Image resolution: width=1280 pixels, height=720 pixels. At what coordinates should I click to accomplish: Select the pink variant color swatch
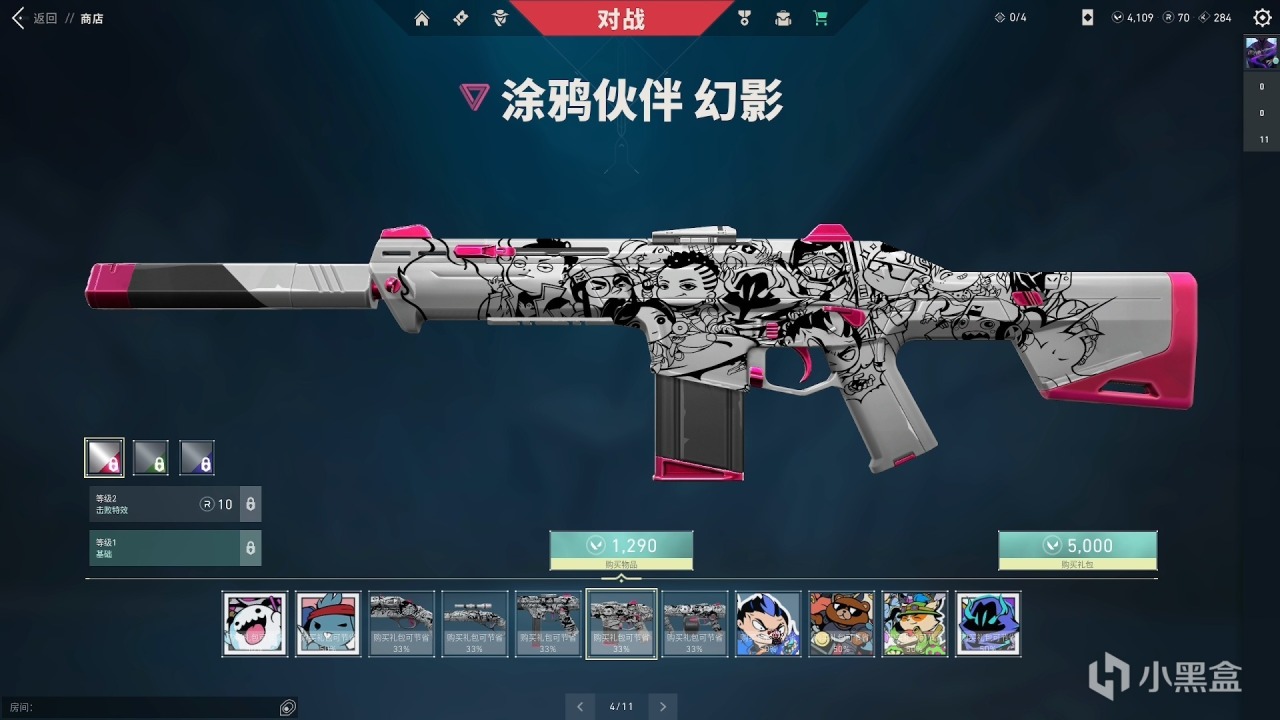tap(104, 455)
